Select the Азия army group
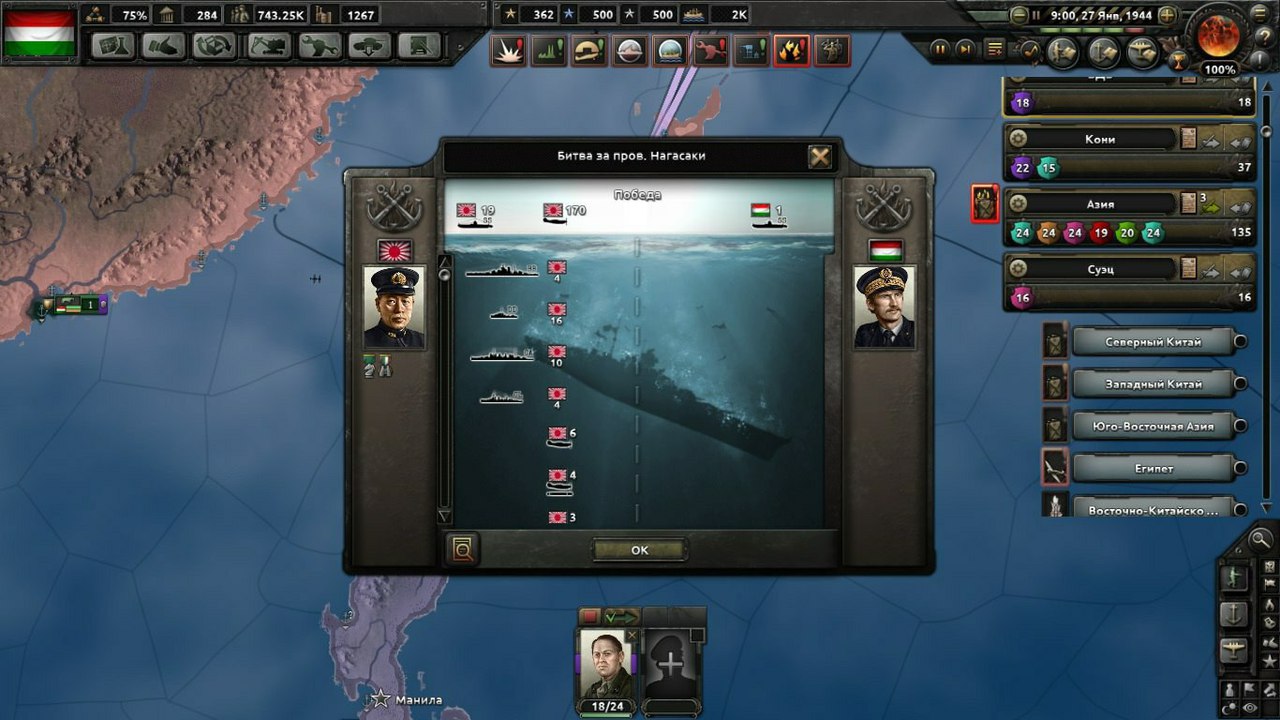 (x=1100, y=204)
